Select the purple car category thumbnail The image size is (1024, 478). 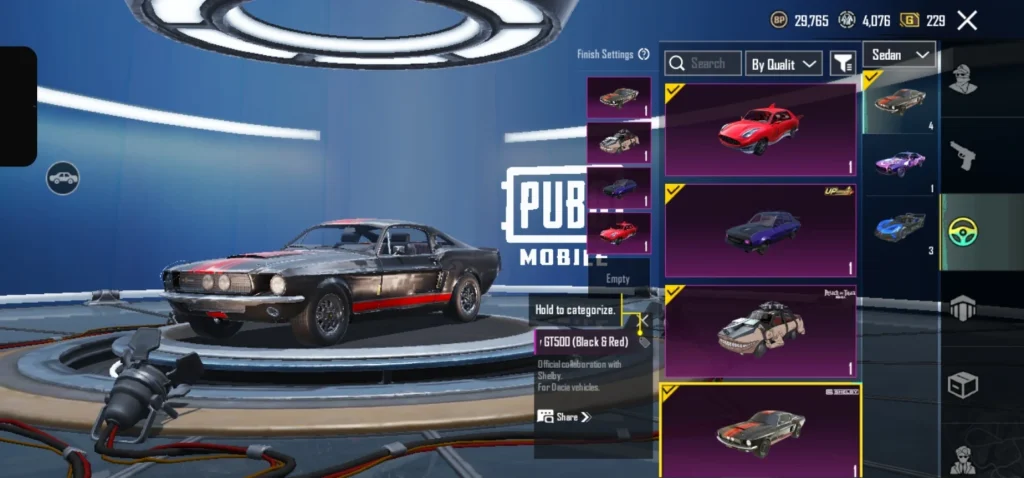coord(900,164)
